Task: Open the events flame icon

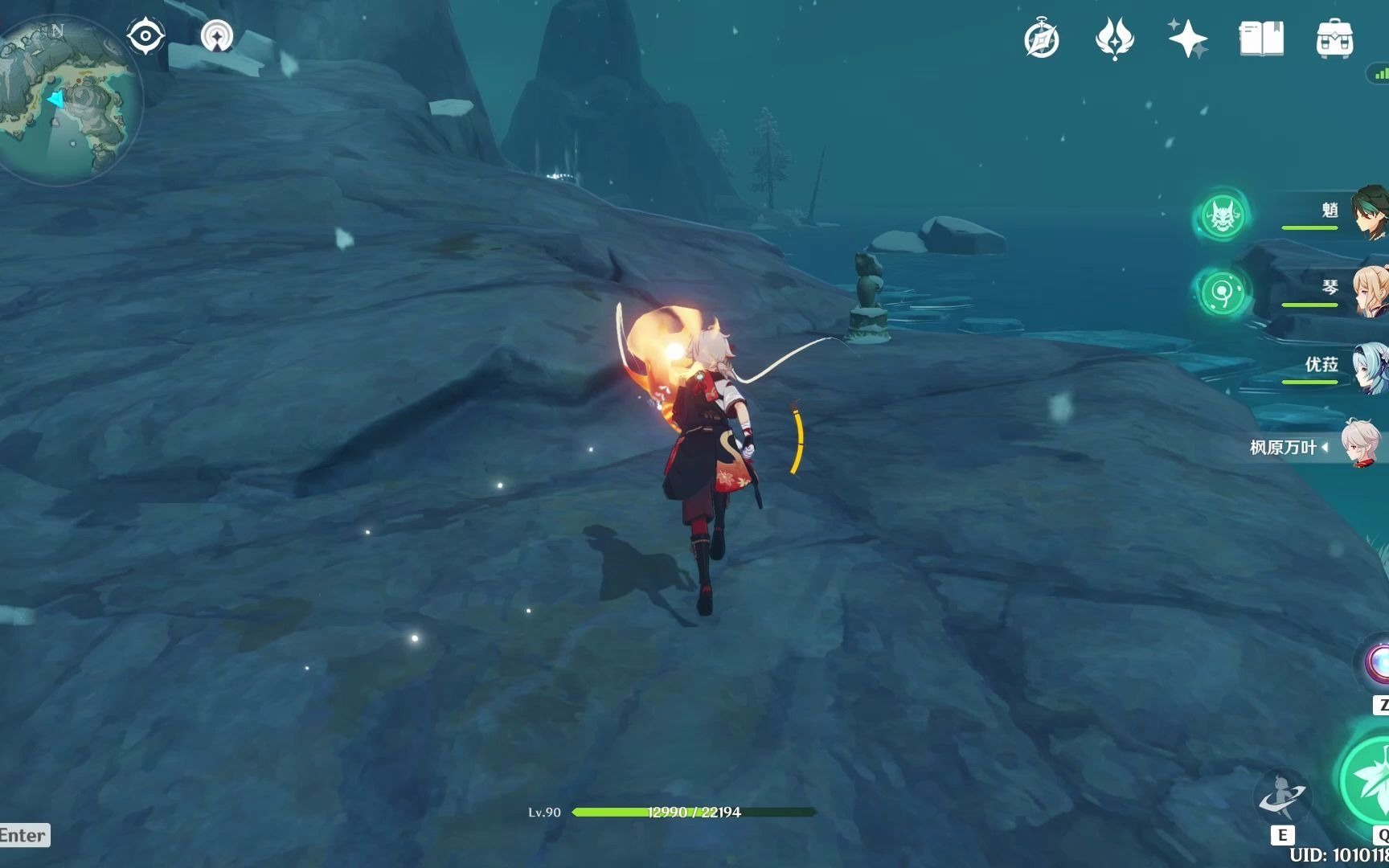Action: pos(1114,39)
